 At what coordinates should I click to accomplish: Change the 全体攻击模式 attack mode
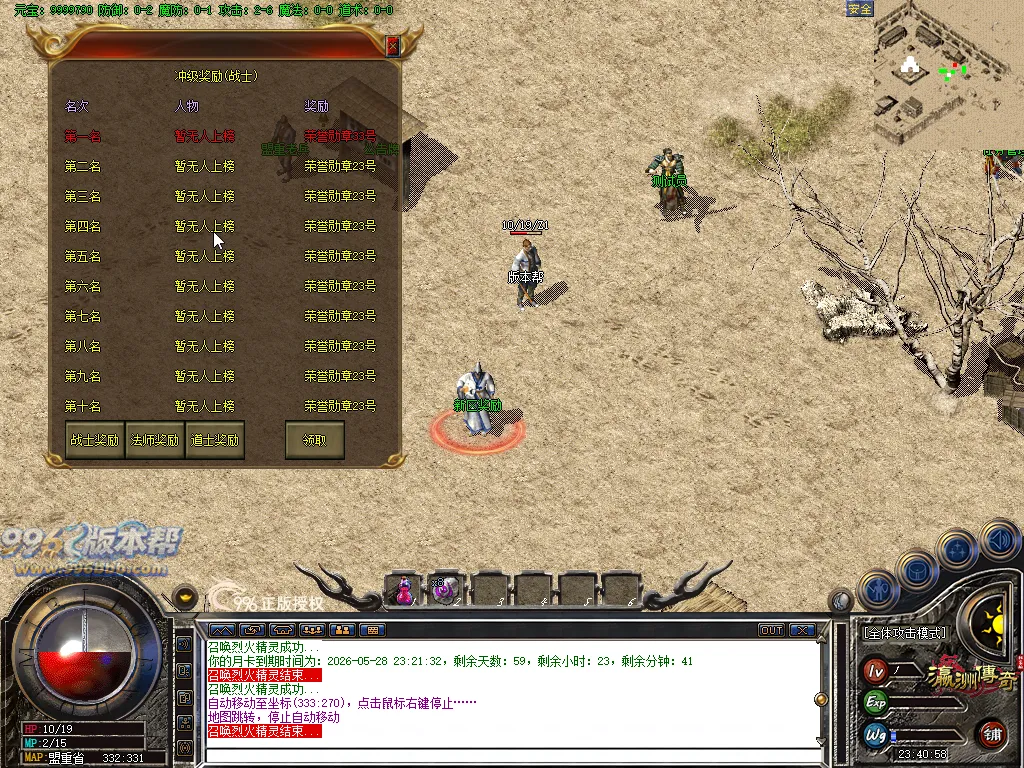pyautogui.click(x=905, y=633)
